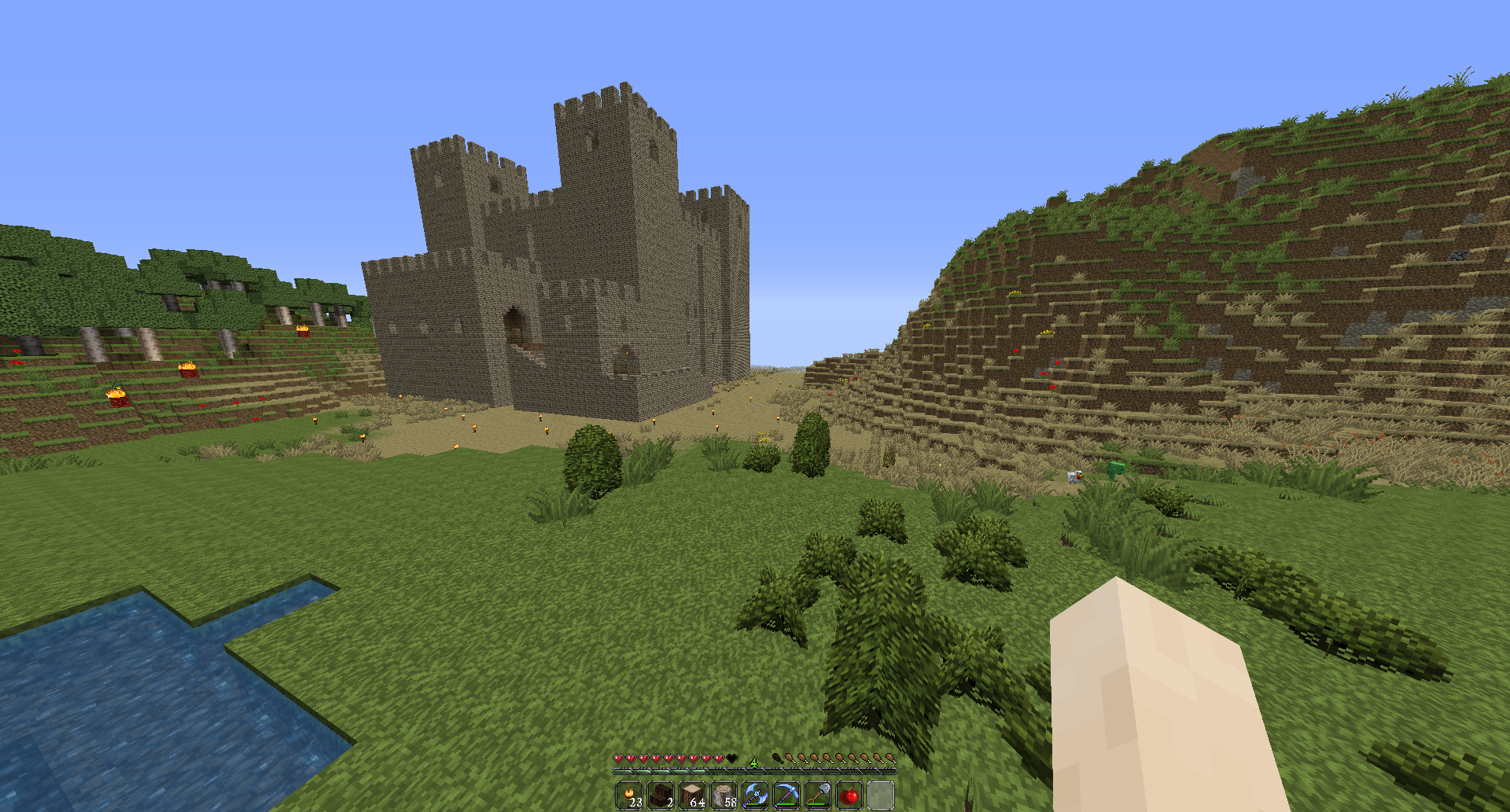
Task: Equip the diamond battle axe
Action: pos(755,795)
